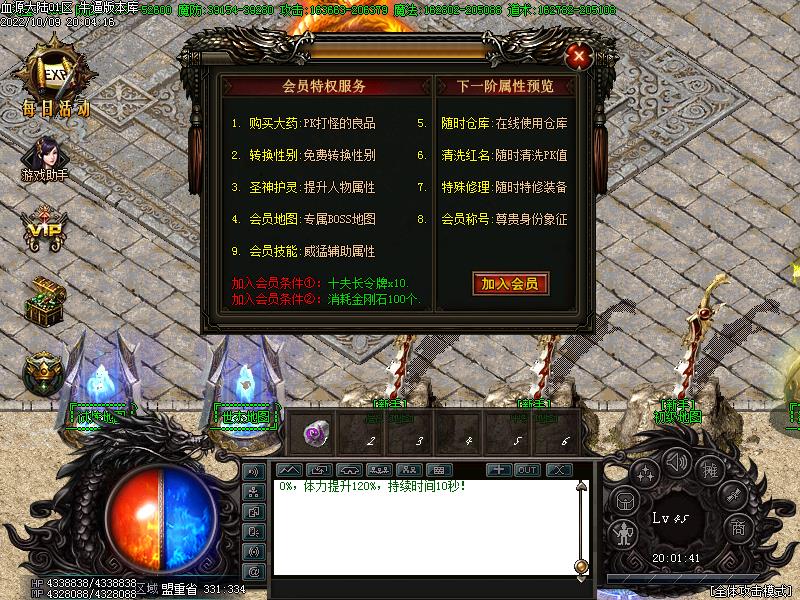Open the treasure chest icon

point(44,300)
